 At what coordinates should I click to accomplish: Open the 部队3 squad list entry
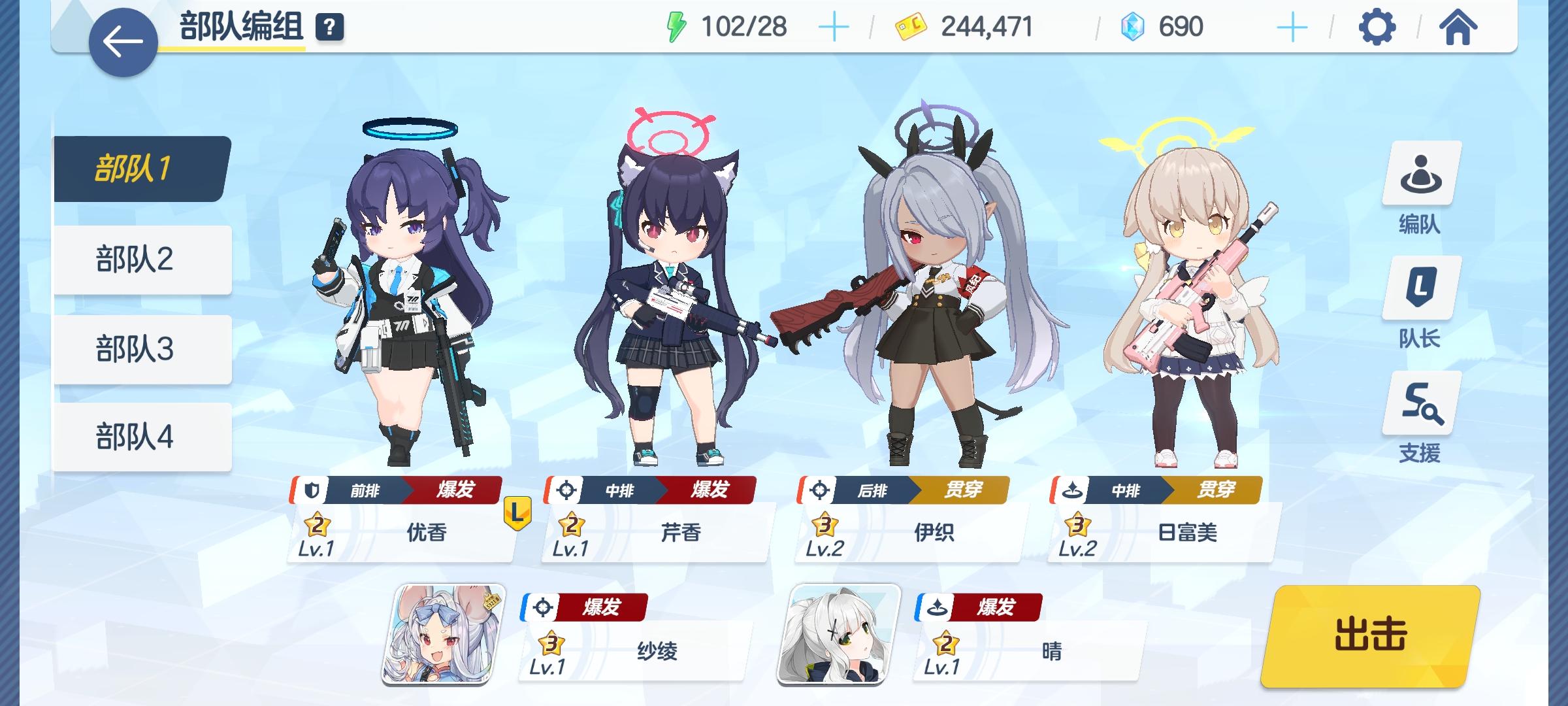coord(142,348)
